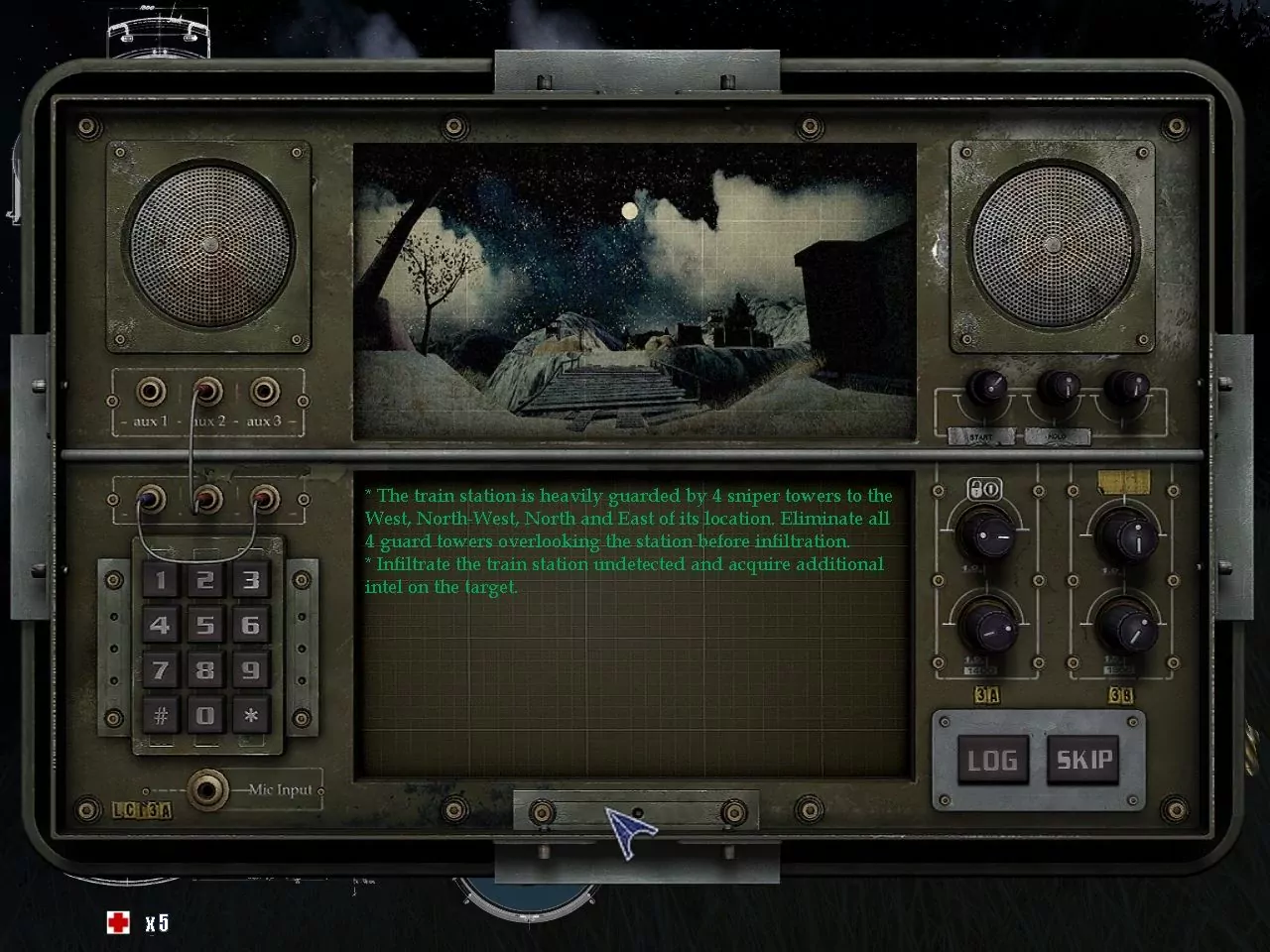Select the aux 1 input port
The width and height of the screenshot is (1270, 952).
pos(151,392)
